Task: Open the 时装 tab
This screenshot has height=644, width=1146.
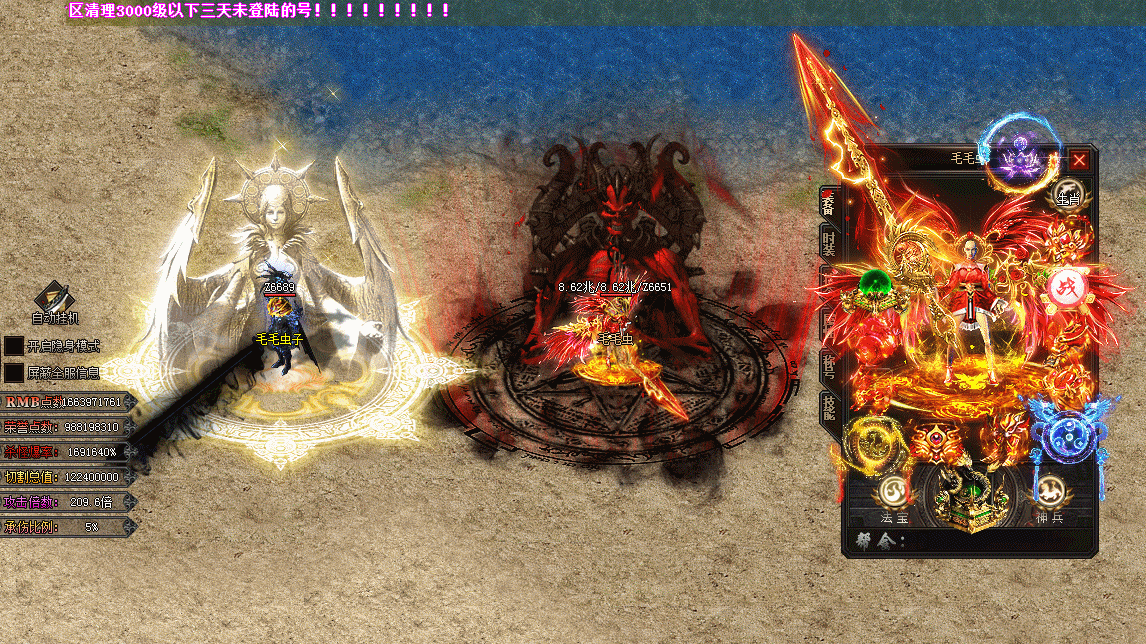Action: tap(828, 244)
